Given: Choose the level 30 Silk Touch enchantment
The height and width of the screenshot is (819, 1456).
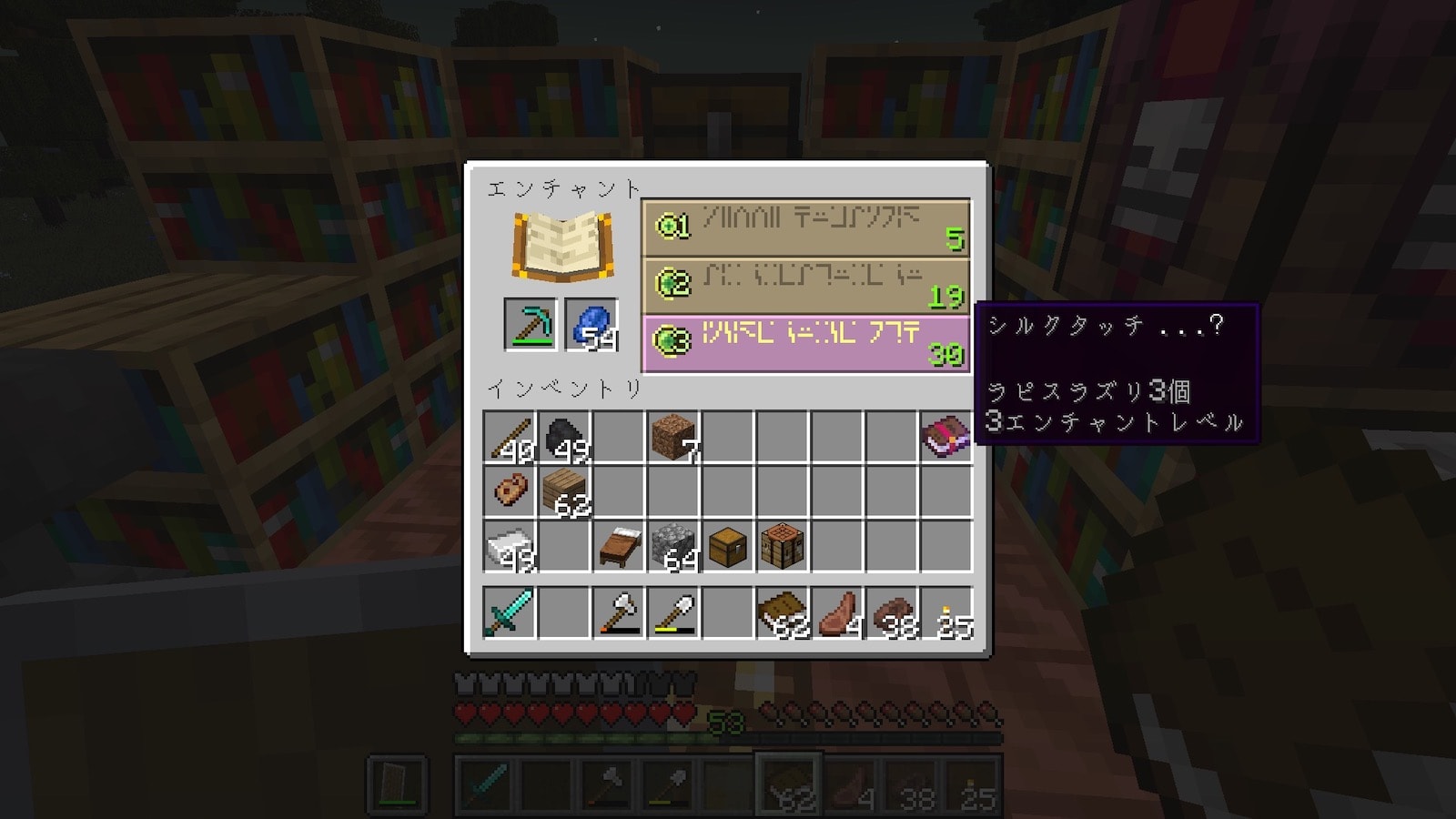Looking at the screenshot, I should click(806, 343).
